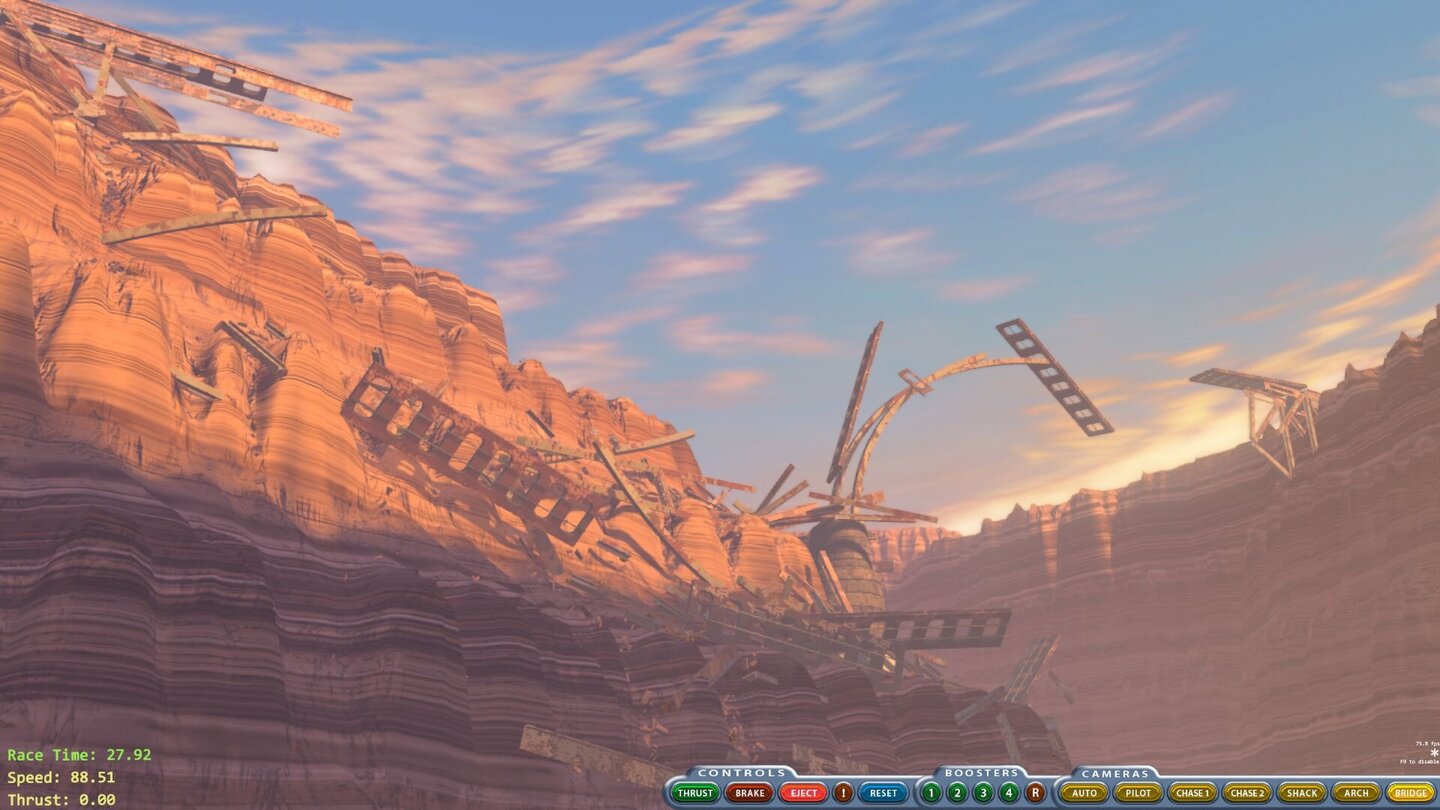The width and height of the screenshot is (1440, 810).
Task: Click the CAMERAS panel header
Action: click(1114, 772)
